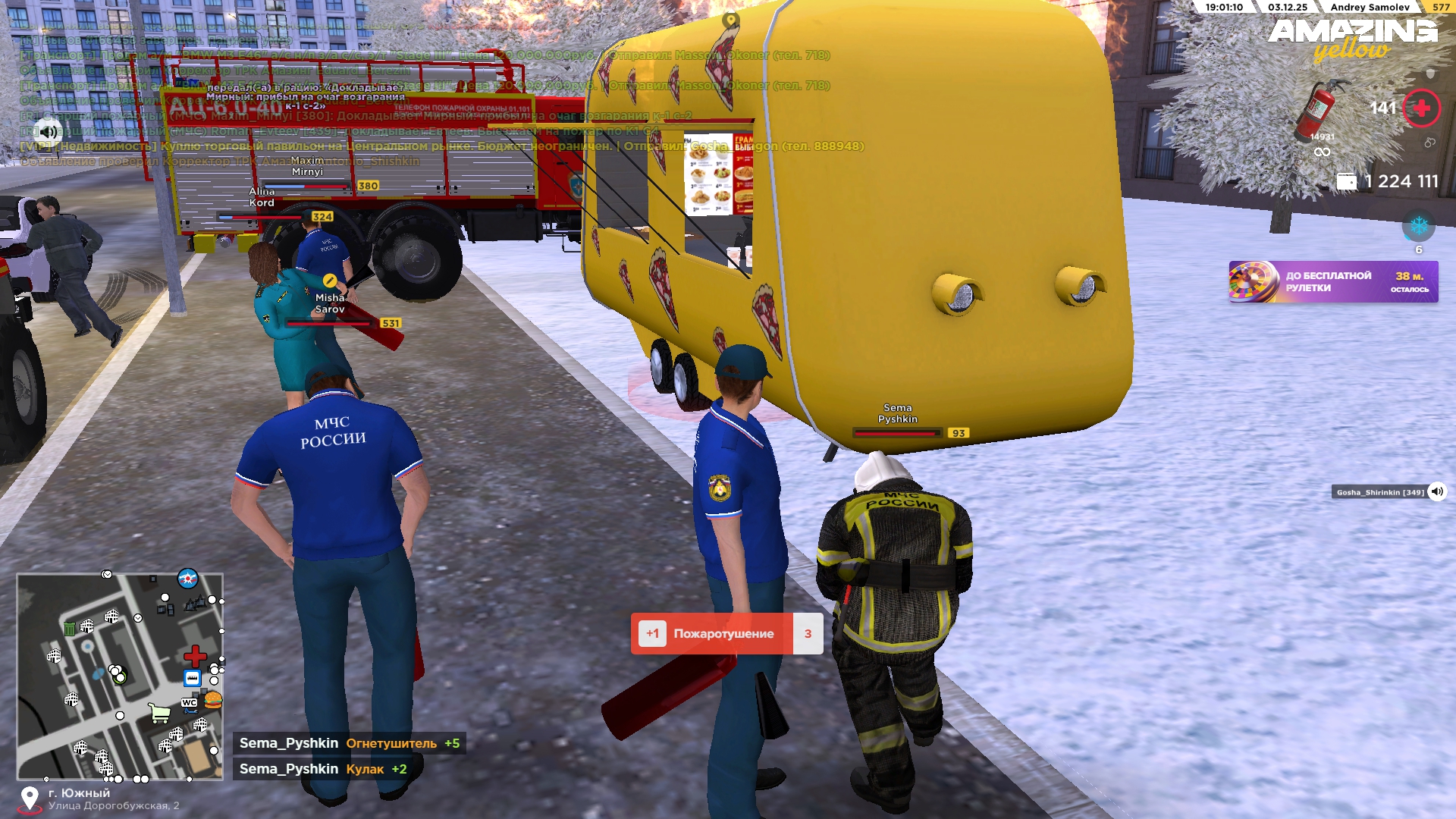Viewport: 1456px width, 819px height.
Task: Click the bus stop marker on minimap
Action: (193, 678)
